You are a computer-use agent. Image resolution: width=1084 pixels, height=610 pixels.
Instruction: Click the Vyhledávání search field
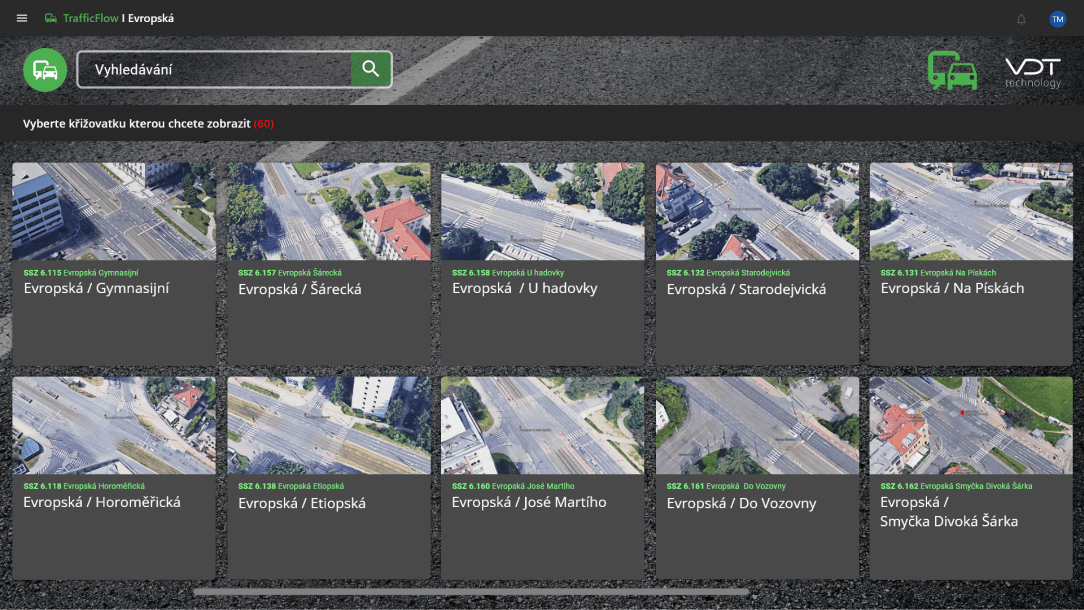pyautogui.click(x=214, y=69)
